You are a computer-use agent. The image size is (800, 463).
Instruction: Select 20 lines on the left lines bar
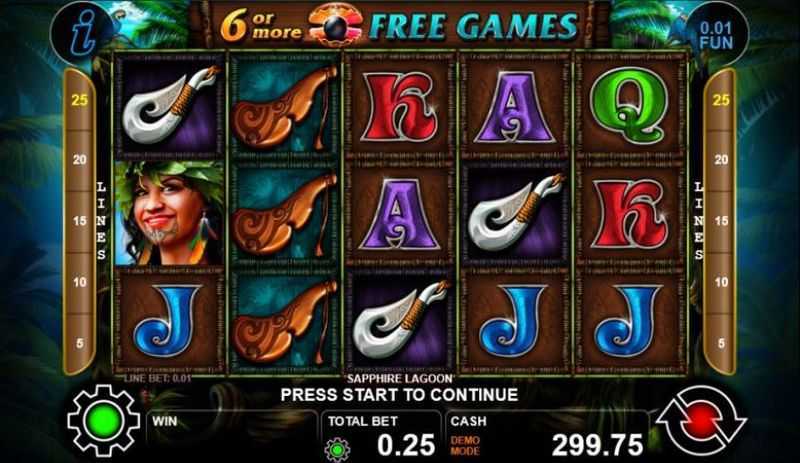(78, 160)
